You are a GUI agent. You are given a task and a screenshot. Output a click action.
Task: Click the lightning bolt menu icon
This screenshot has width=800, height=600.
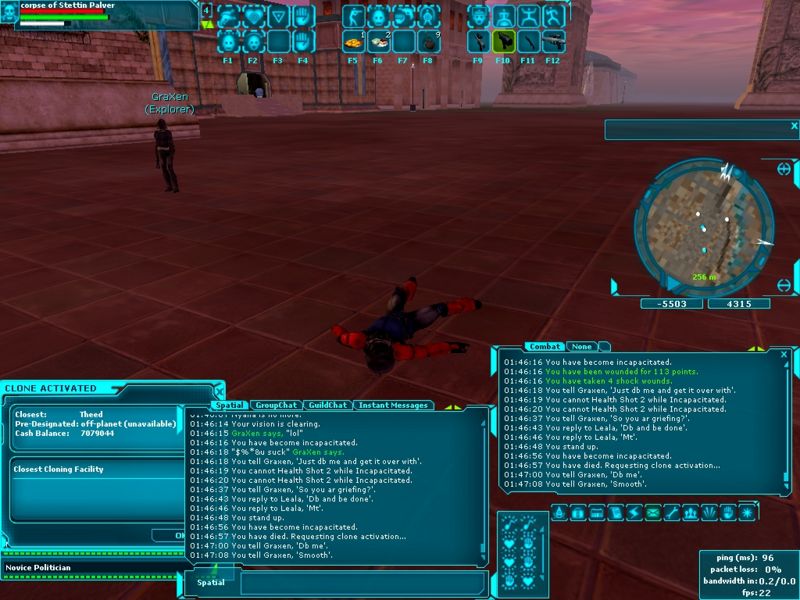pyautogui.click(x=634, y=513)
